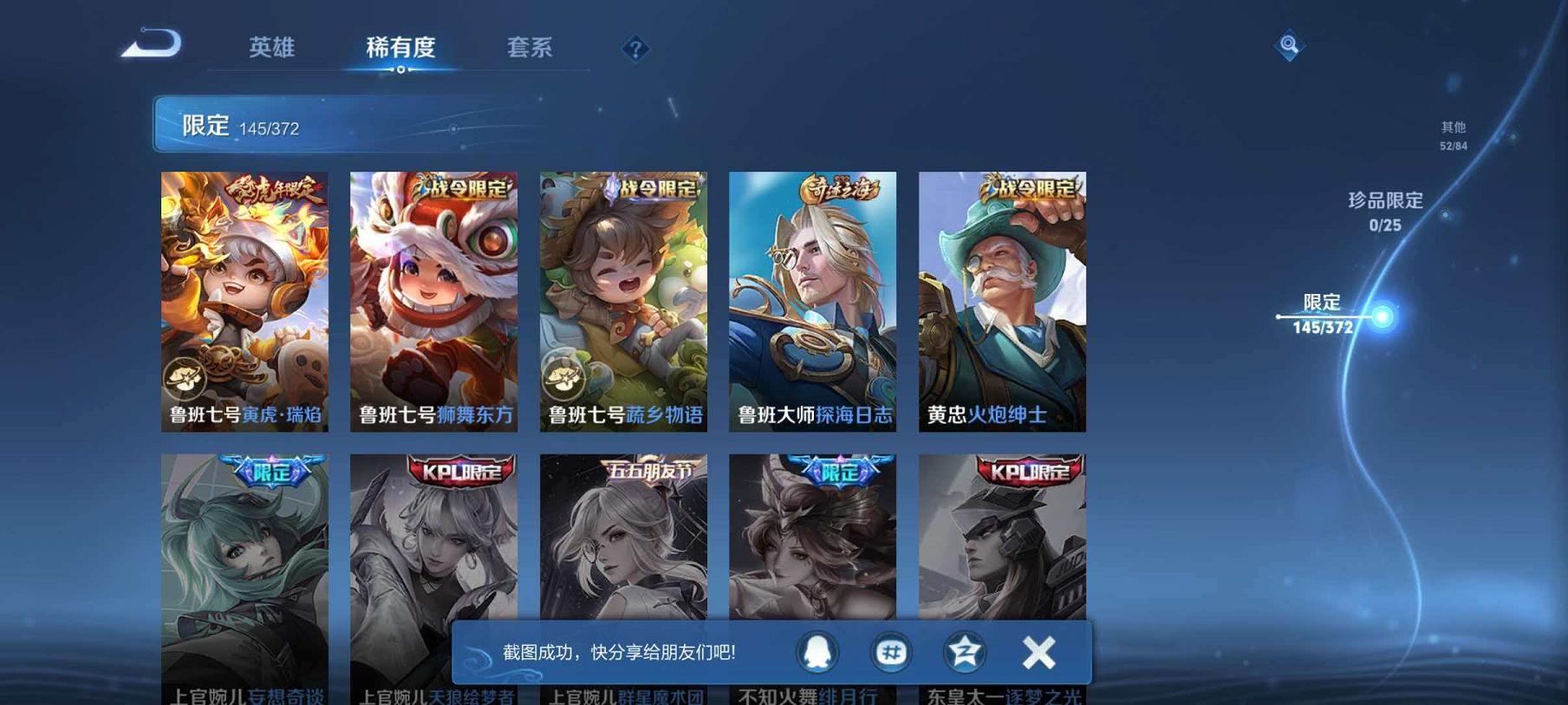Click the lotus badge on 蔬乡物语 card
This screenshot has width=1568, height=705.
point(563,375)
